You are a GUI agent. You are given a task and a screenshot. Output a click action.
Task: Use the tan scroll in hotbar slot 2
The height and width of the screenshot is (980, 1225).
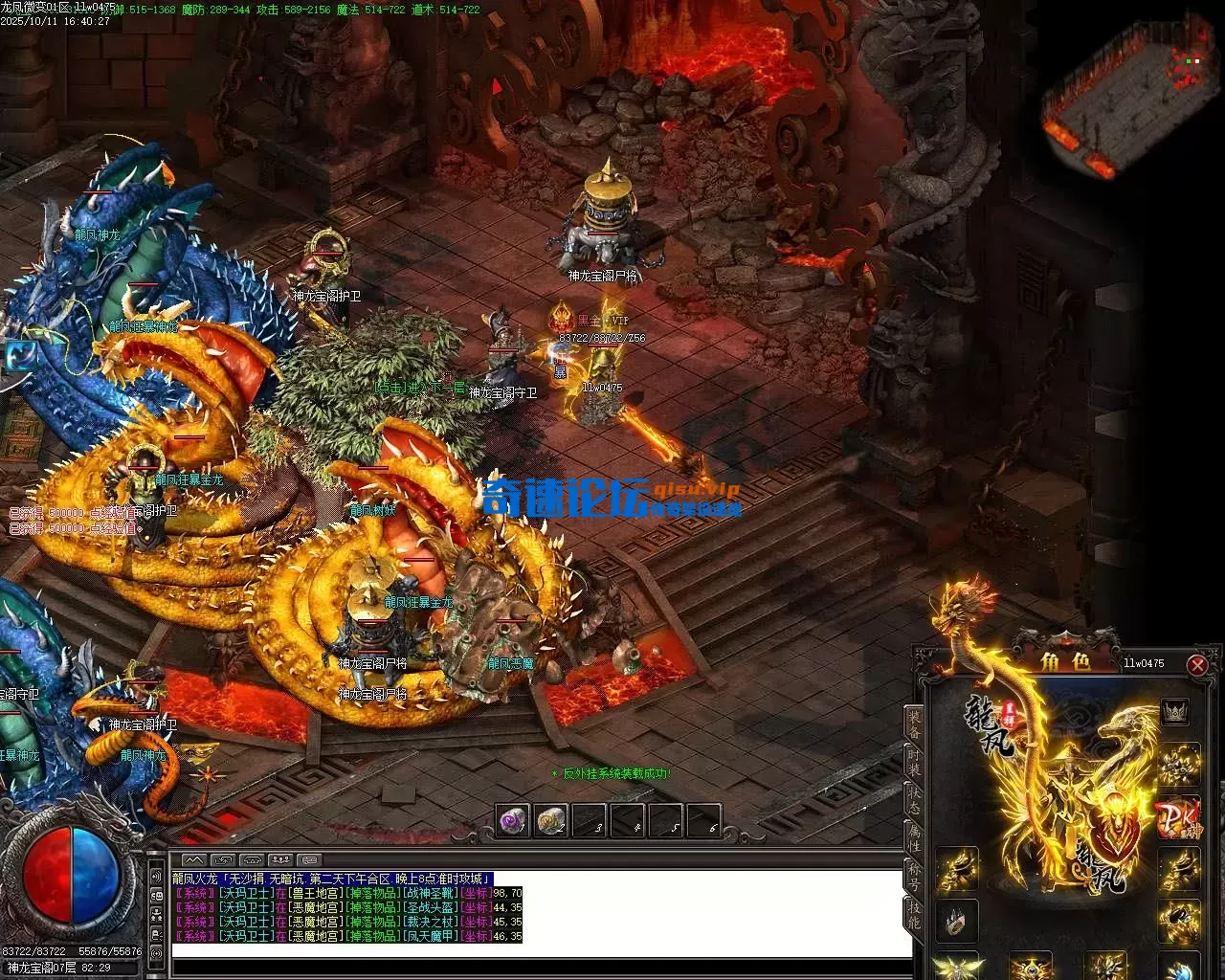[x=551, y=820]
